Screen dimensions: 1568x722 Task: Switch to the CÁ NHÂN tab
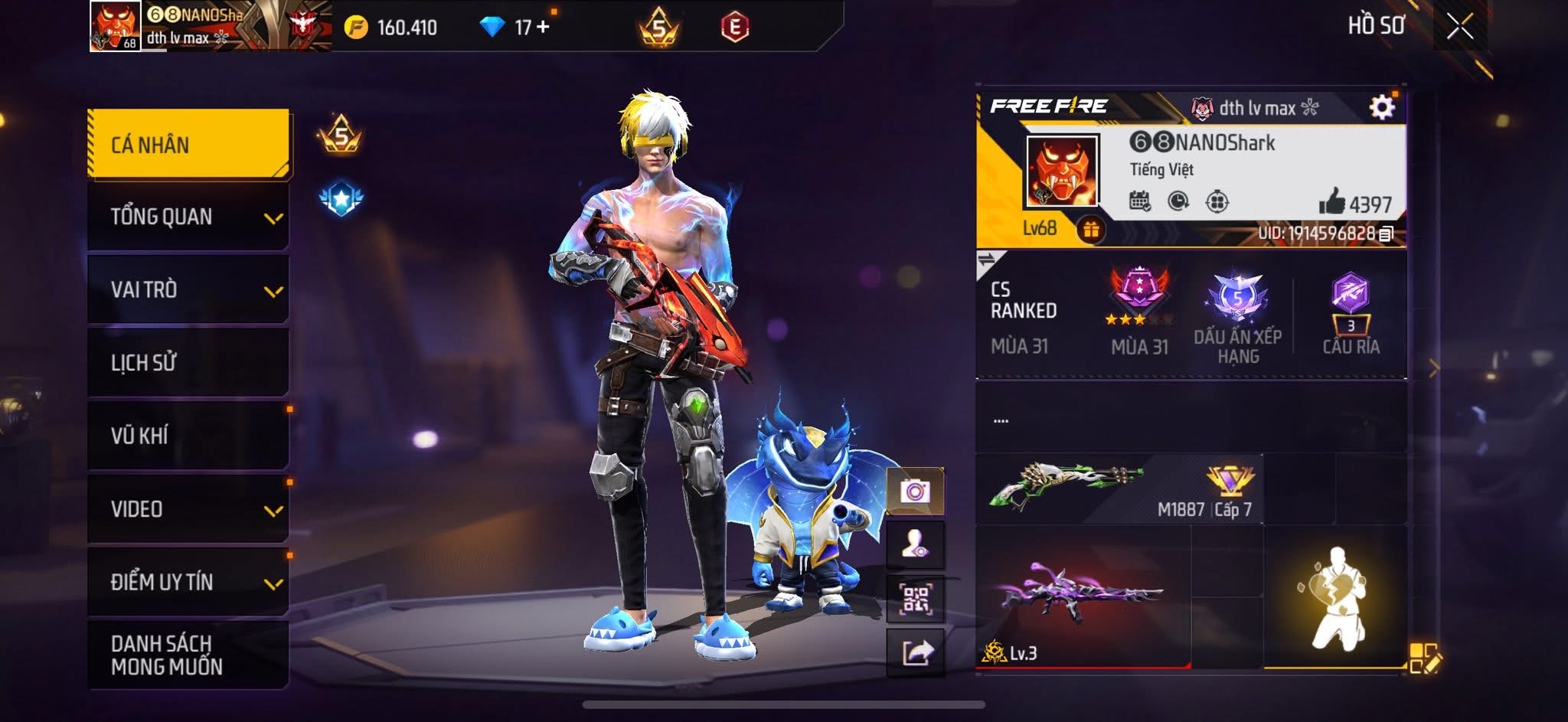click(186, 143)
